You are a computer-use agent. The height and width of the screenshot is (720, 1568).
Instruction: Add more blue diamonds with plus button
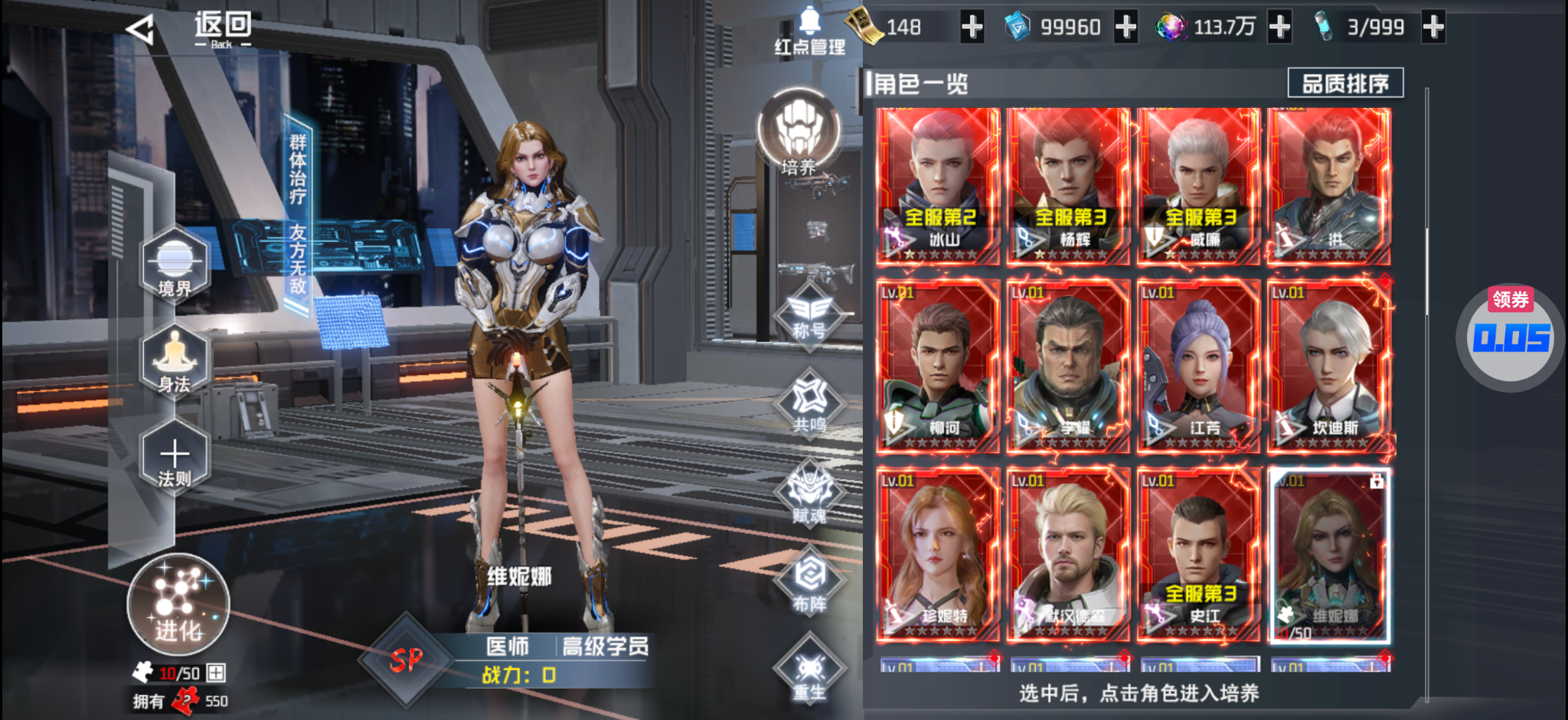click(1125, 28)
